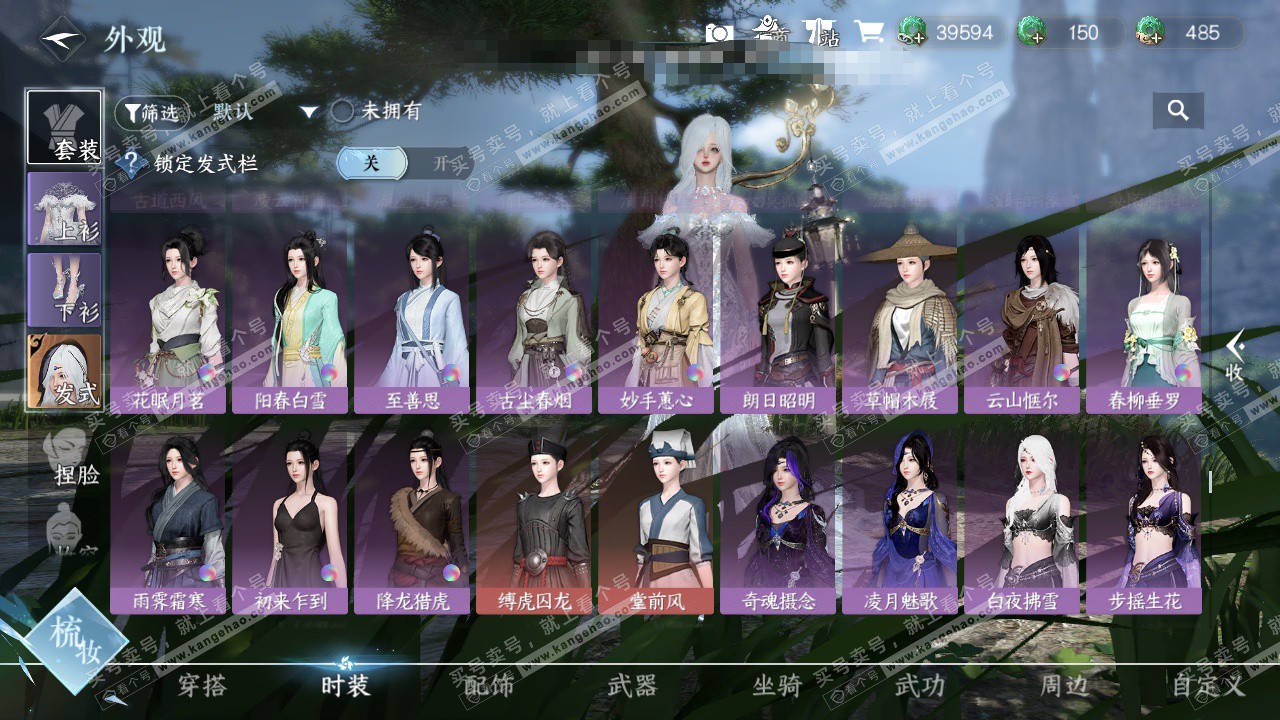Image resolution: width=1280 pixels, height=720 pixels.
Task: Choose the 发式 hairstyle category
Action: pos(65,370)
